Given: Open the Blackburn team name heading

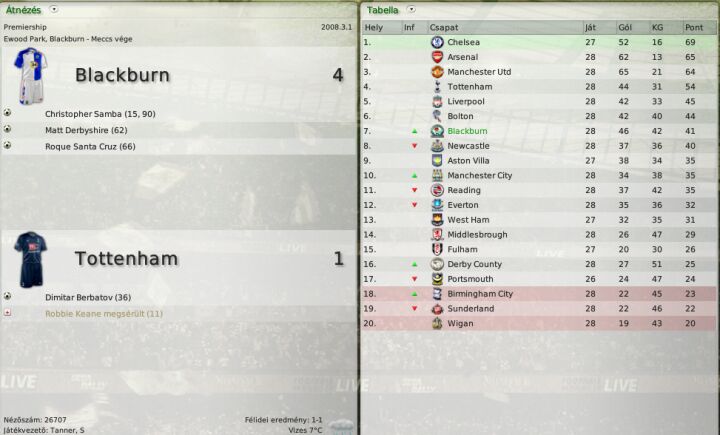Looking at the screenshot, I should (122, 75).
